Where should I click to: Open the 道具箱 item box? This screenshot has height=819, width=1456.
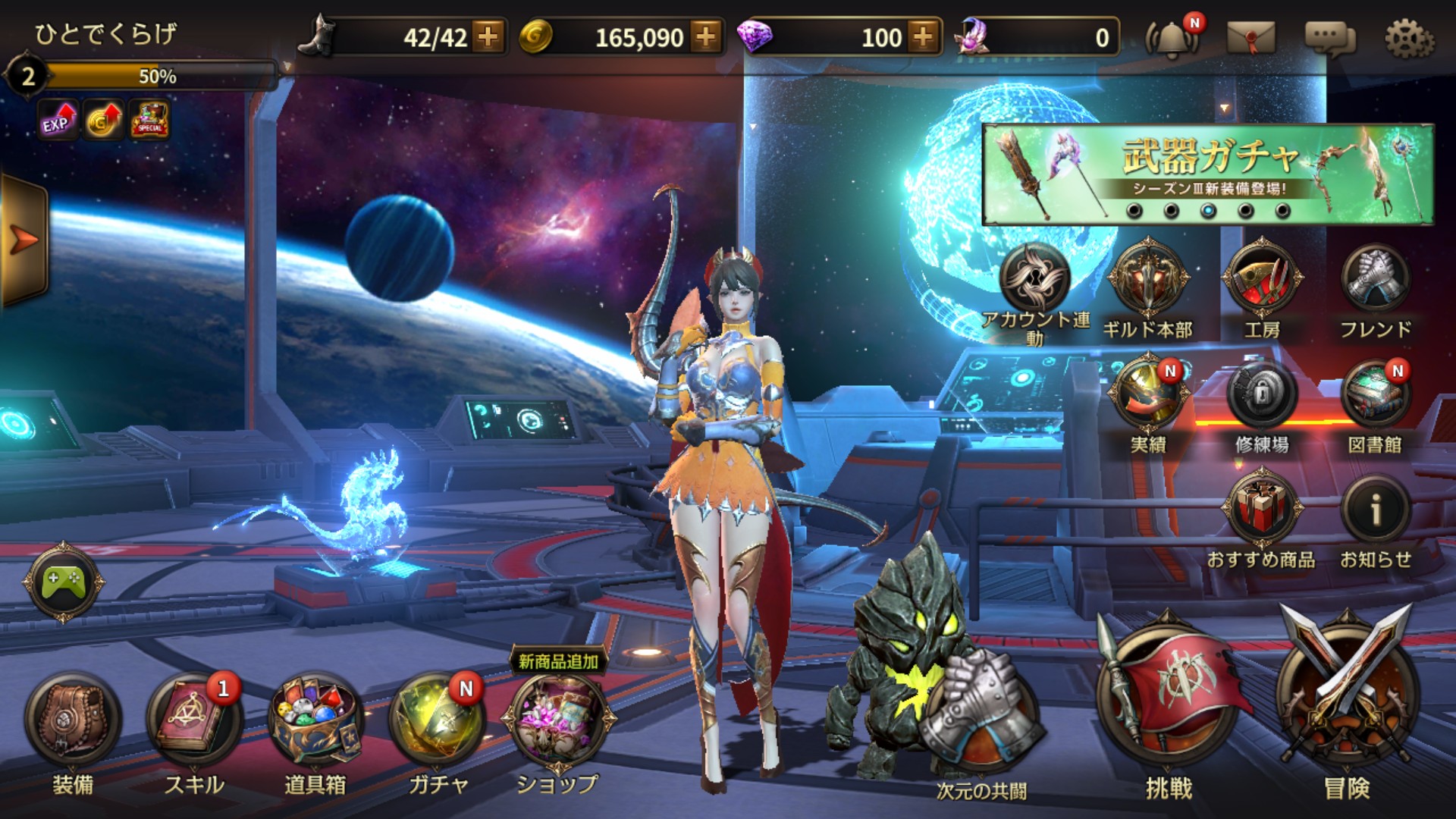(x=315, y=721)
